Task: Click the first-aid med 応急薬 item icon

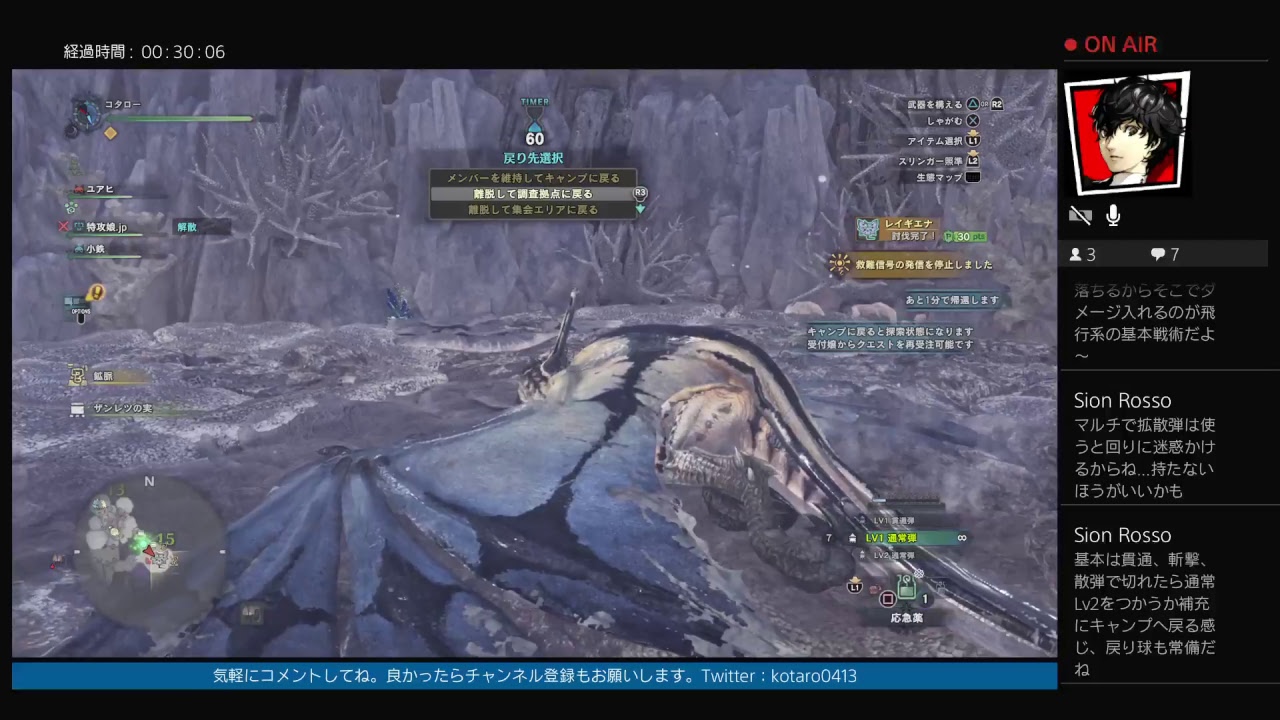Action: pos(905,590)
